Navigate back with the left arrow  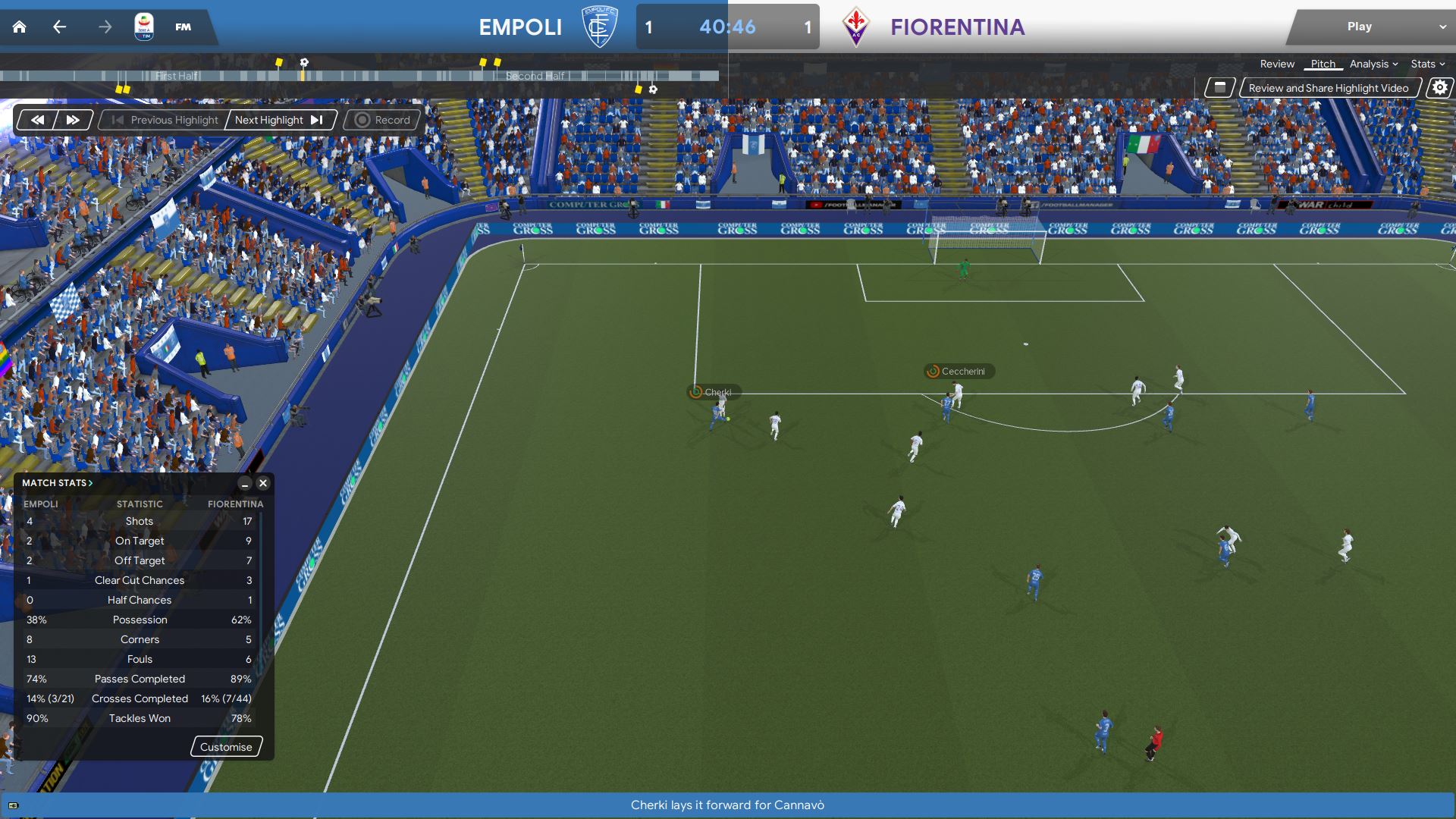[x=59, y=27]
